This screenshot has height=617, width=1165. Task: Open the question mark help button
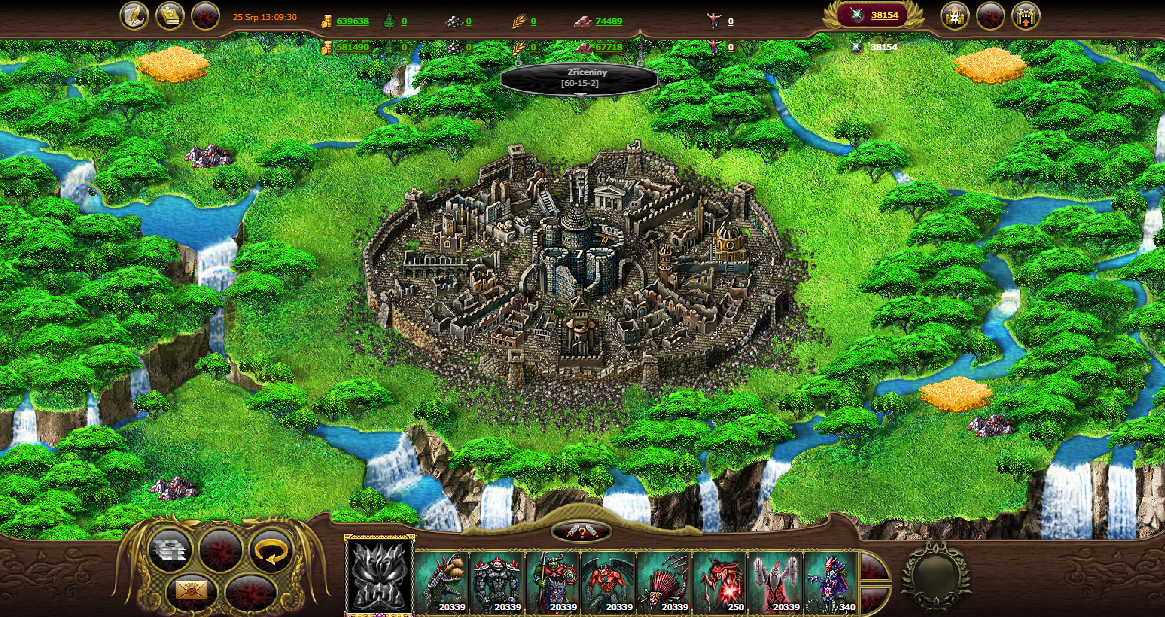coord(581,532)
